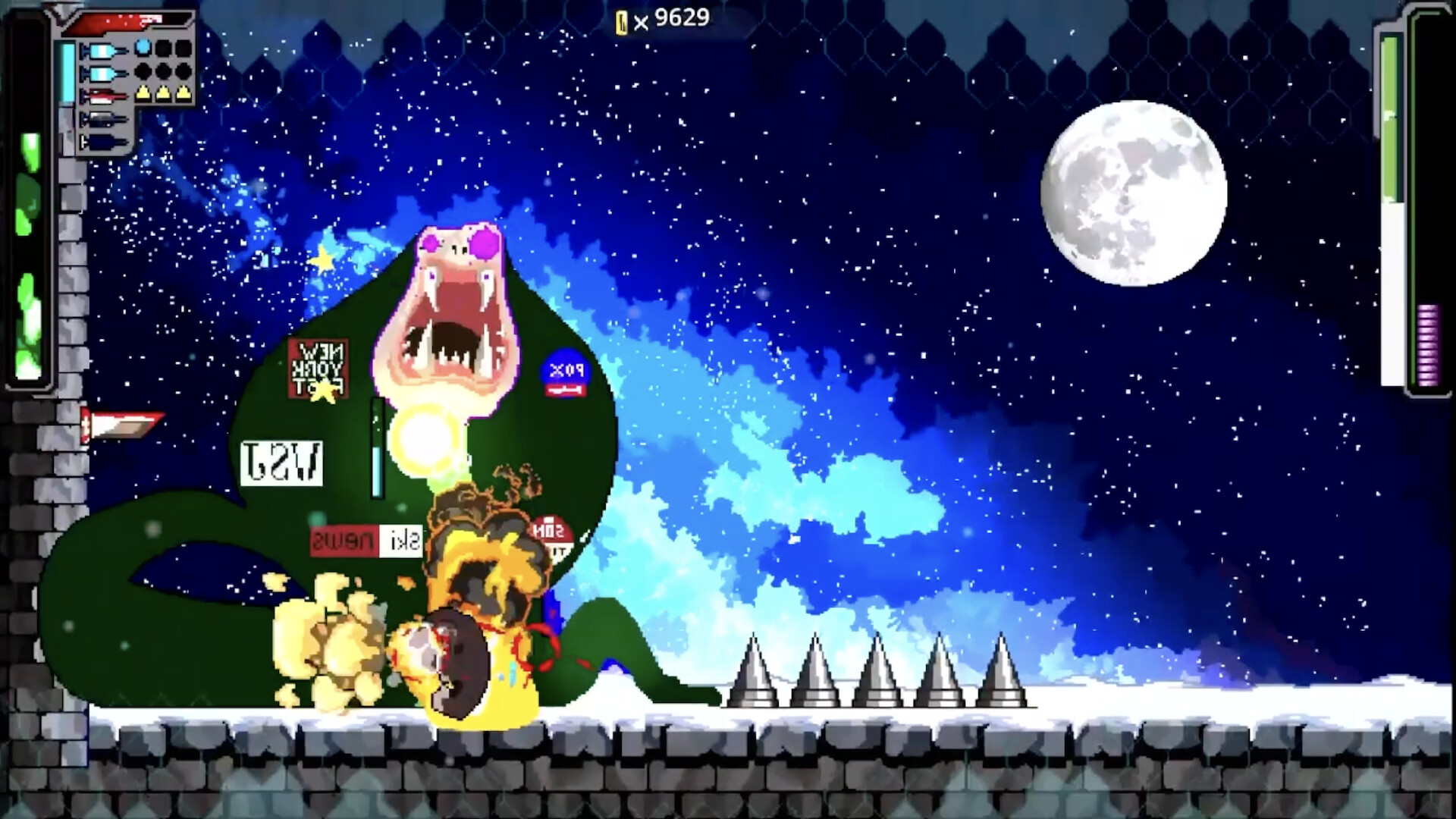
Task: Toggle an empty black ammo dot
Action: (163, 48)
